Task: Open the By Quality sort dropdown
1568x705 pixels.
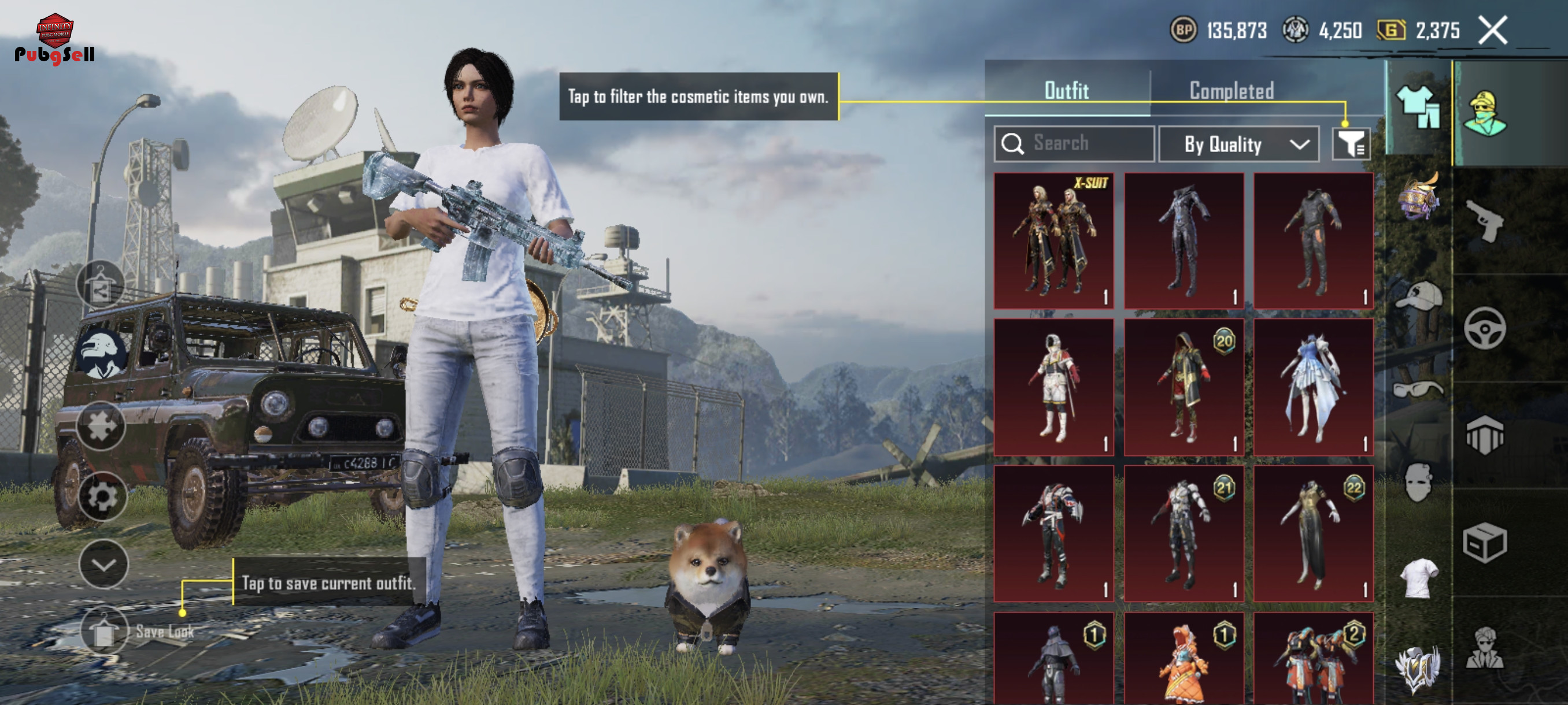Action: (x=1238, y=145)
